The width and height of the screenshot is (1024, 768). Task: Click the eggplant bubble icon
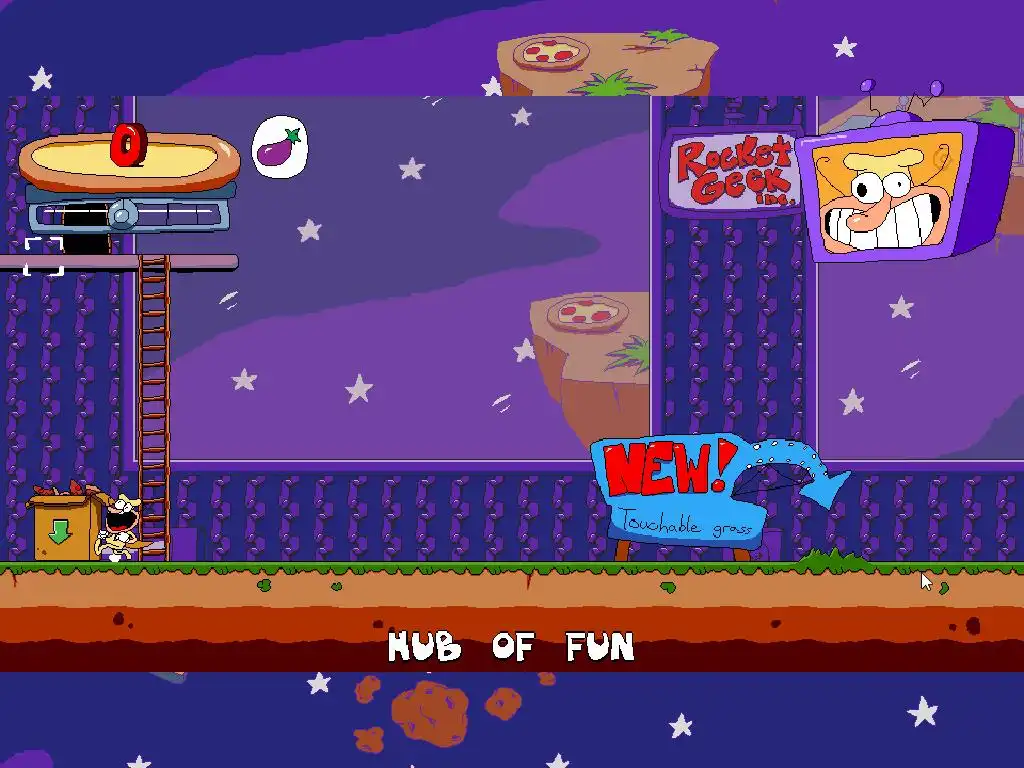[x=279, y=148]
